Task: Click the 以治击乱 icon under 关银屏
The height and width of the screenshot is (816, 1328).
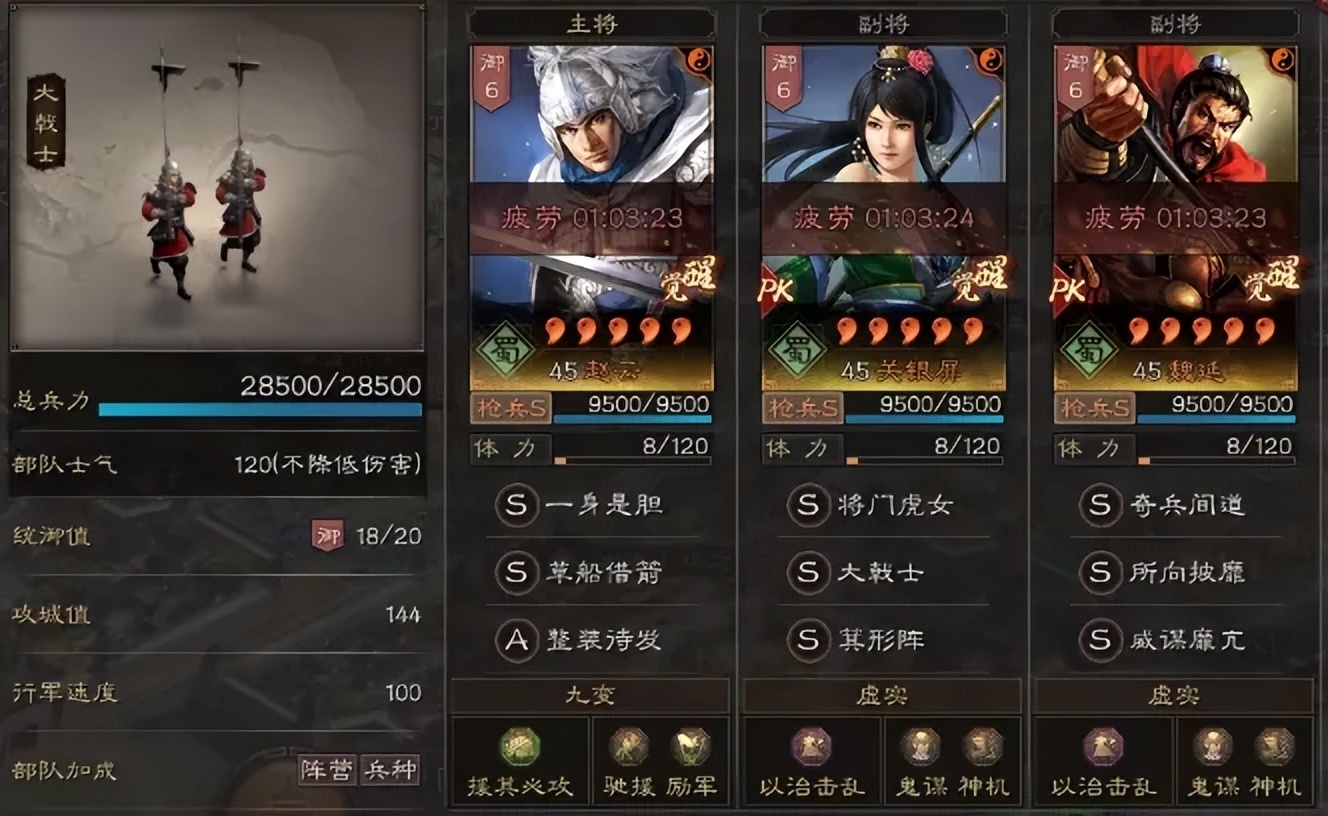Action: (813, 748)
